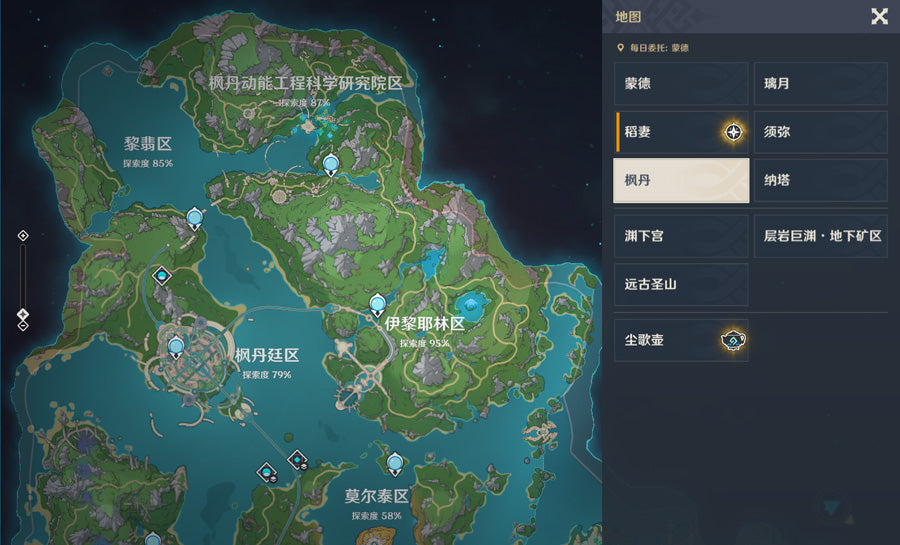Choose the 稻妻 region entry
Viewport: 900px width, 545px height.
681,132
